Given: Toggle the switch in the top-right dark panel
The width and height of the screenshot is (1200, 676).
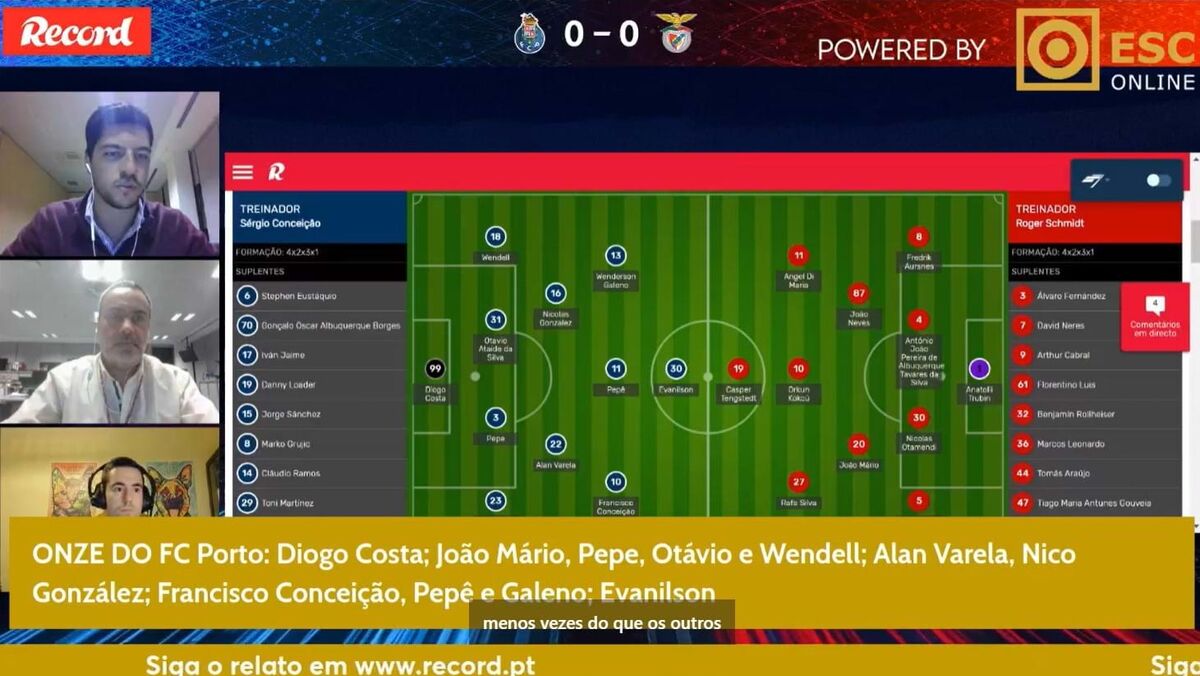Looking at the screenshot, I should pyautogui.click(x=1158, y=180).
